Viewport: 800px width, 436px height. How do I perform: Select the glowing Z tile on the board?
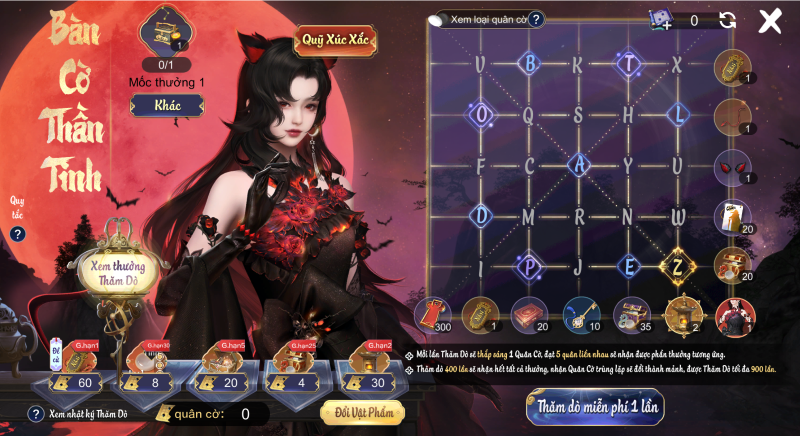677,266
